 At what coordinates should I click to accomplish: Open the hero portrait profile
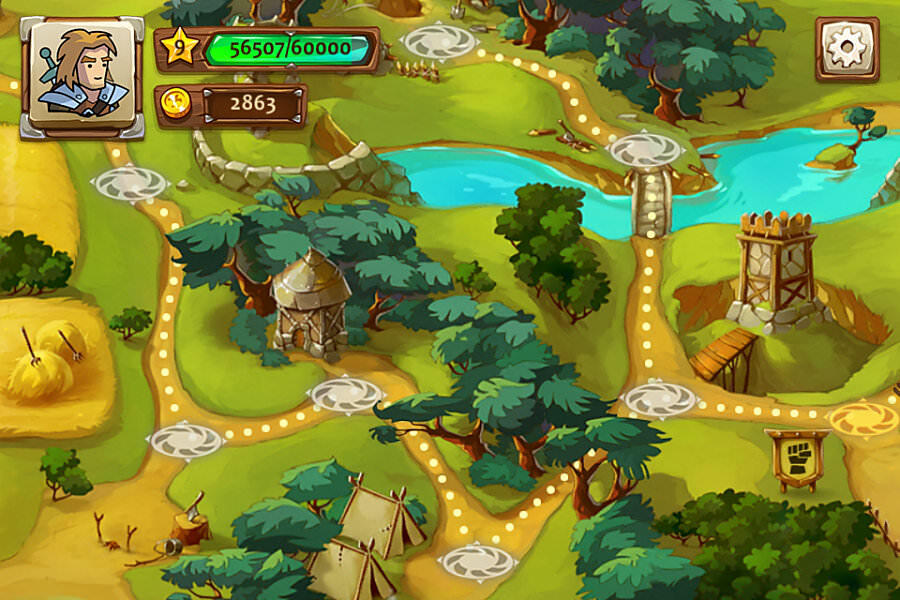pos(83,74)
